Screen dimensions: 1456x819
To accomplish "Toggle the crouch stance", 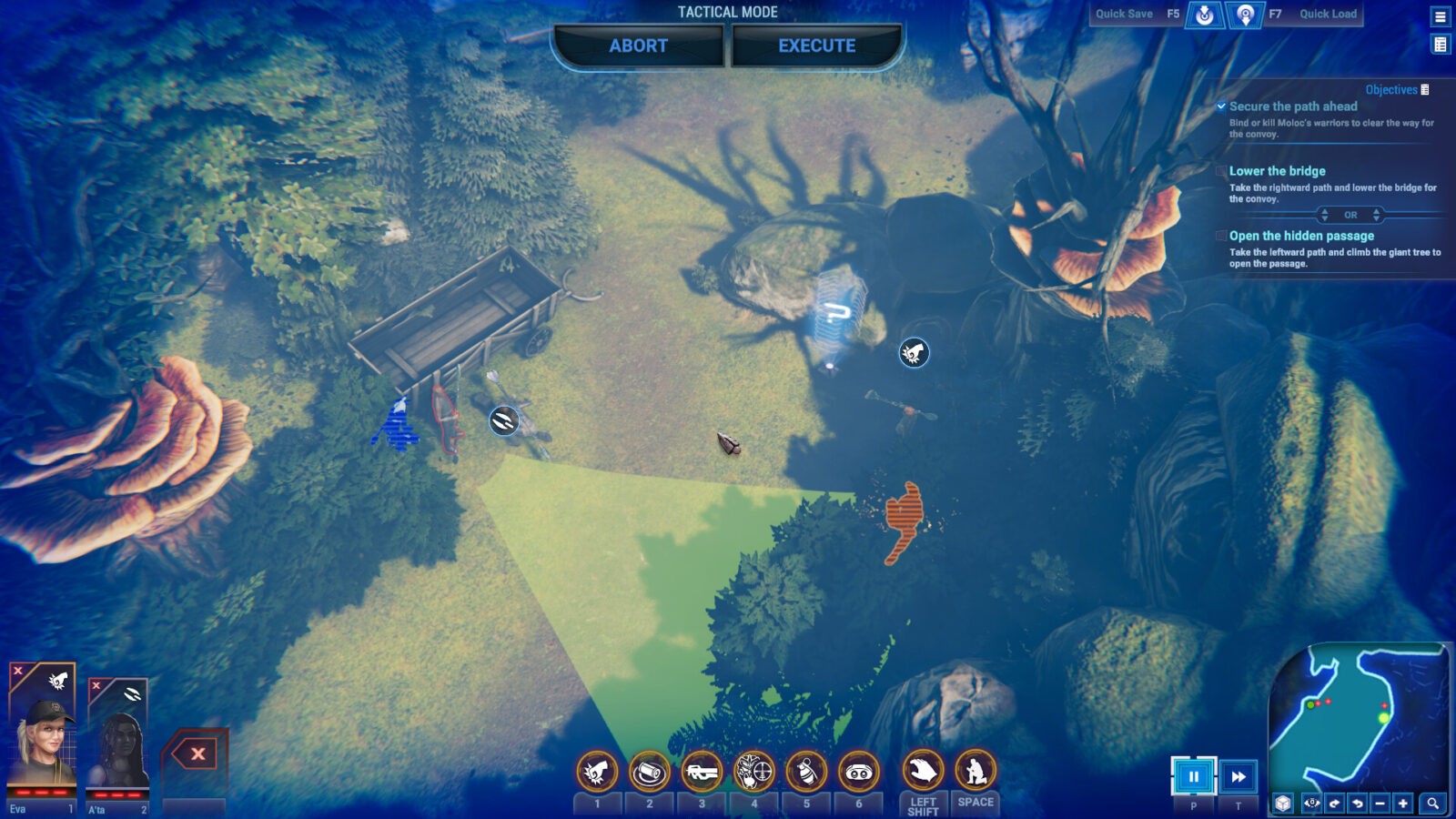I will (x=975, y=772).
